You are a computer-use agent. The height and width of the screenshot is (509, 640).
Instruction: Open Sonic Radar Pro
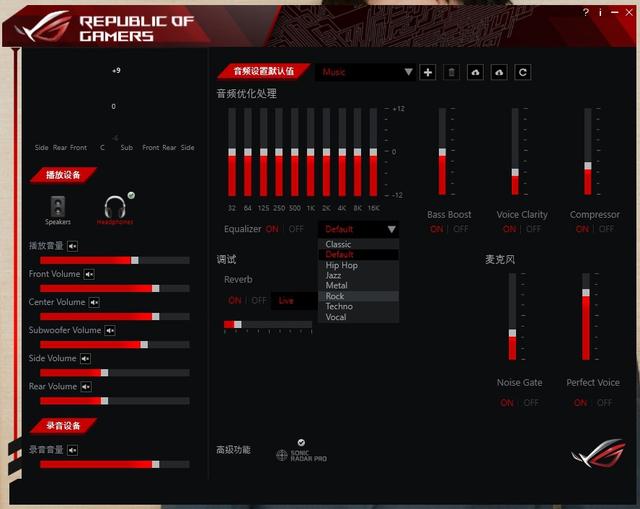(x=301, y=454)
